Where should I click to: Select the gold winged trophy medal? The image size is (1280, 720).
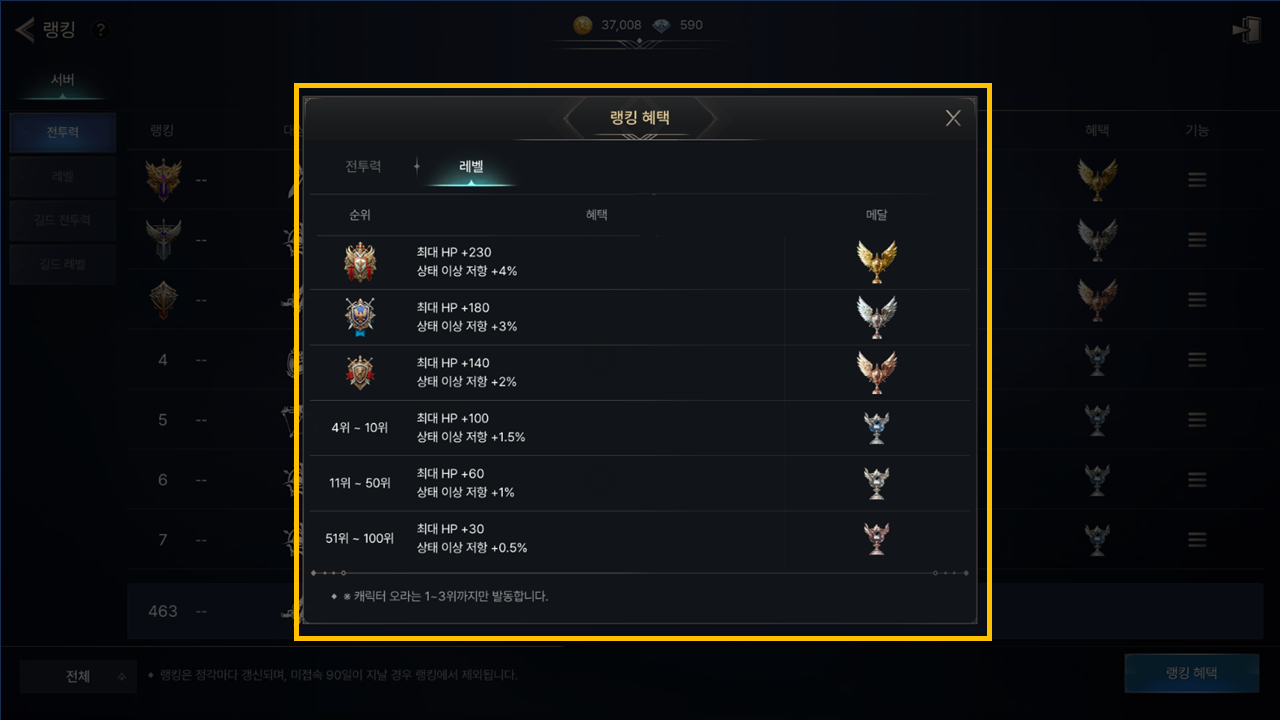(x=876, y=262)
